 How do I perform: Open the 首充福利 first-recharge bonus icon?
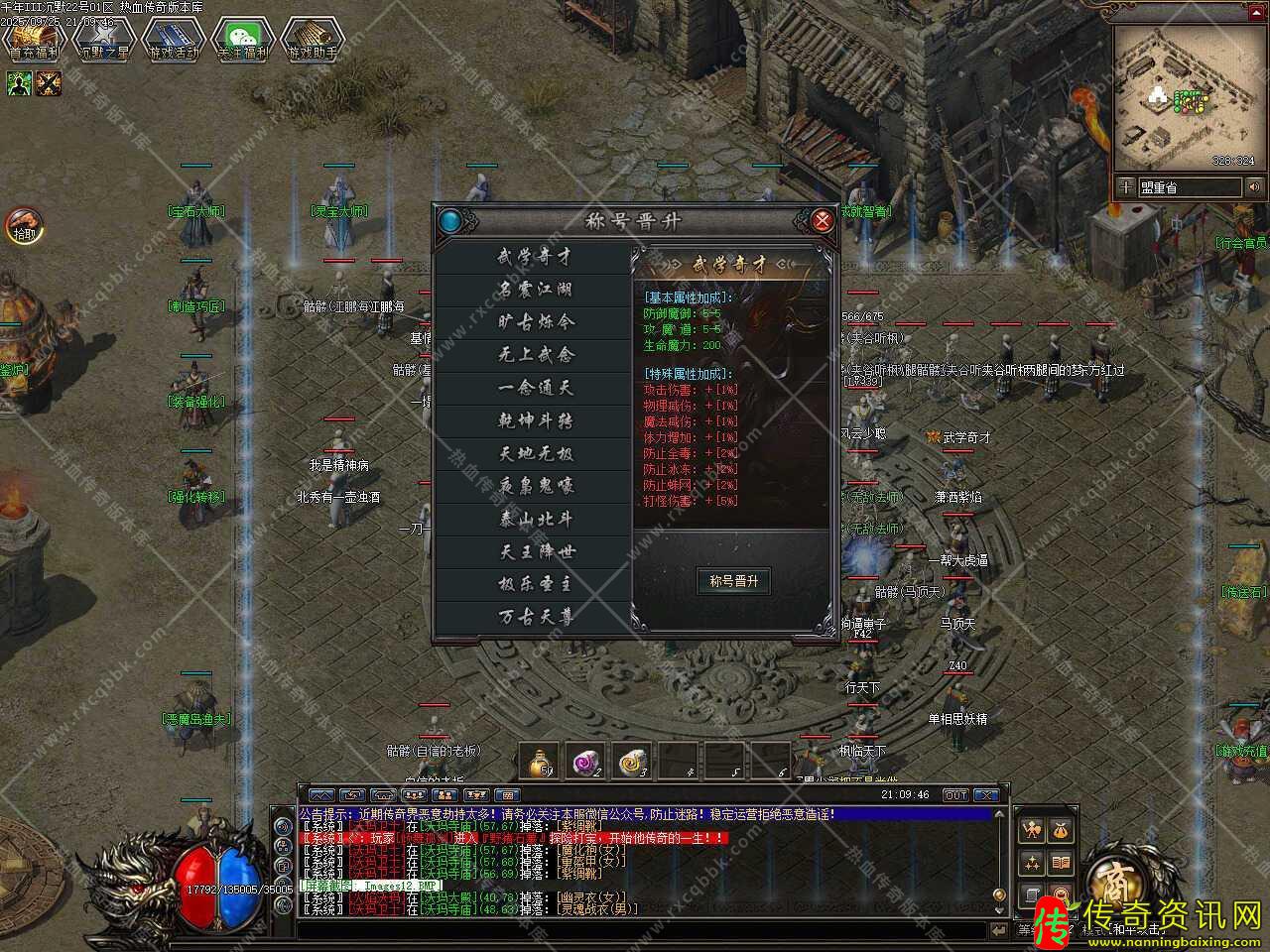pyautogui.click(x=34, y=37)
